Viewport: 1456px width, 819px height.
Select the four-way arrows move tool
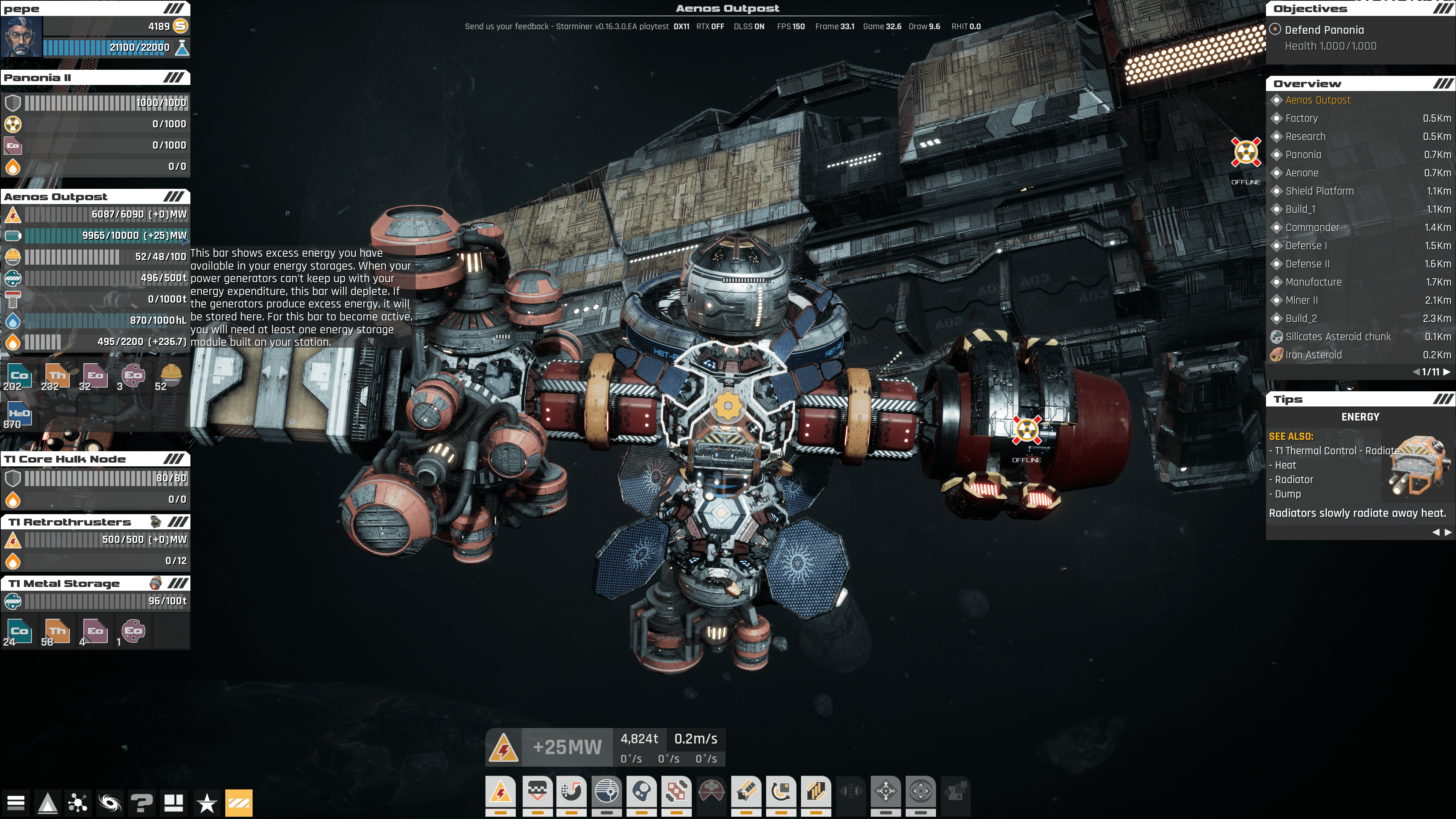click(885, 792)
